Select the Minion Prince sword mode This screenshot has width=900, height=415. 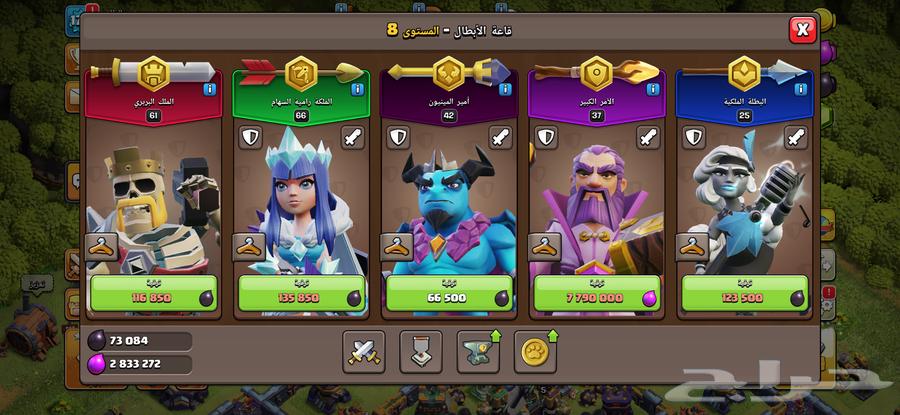click(x=499, y=137)
